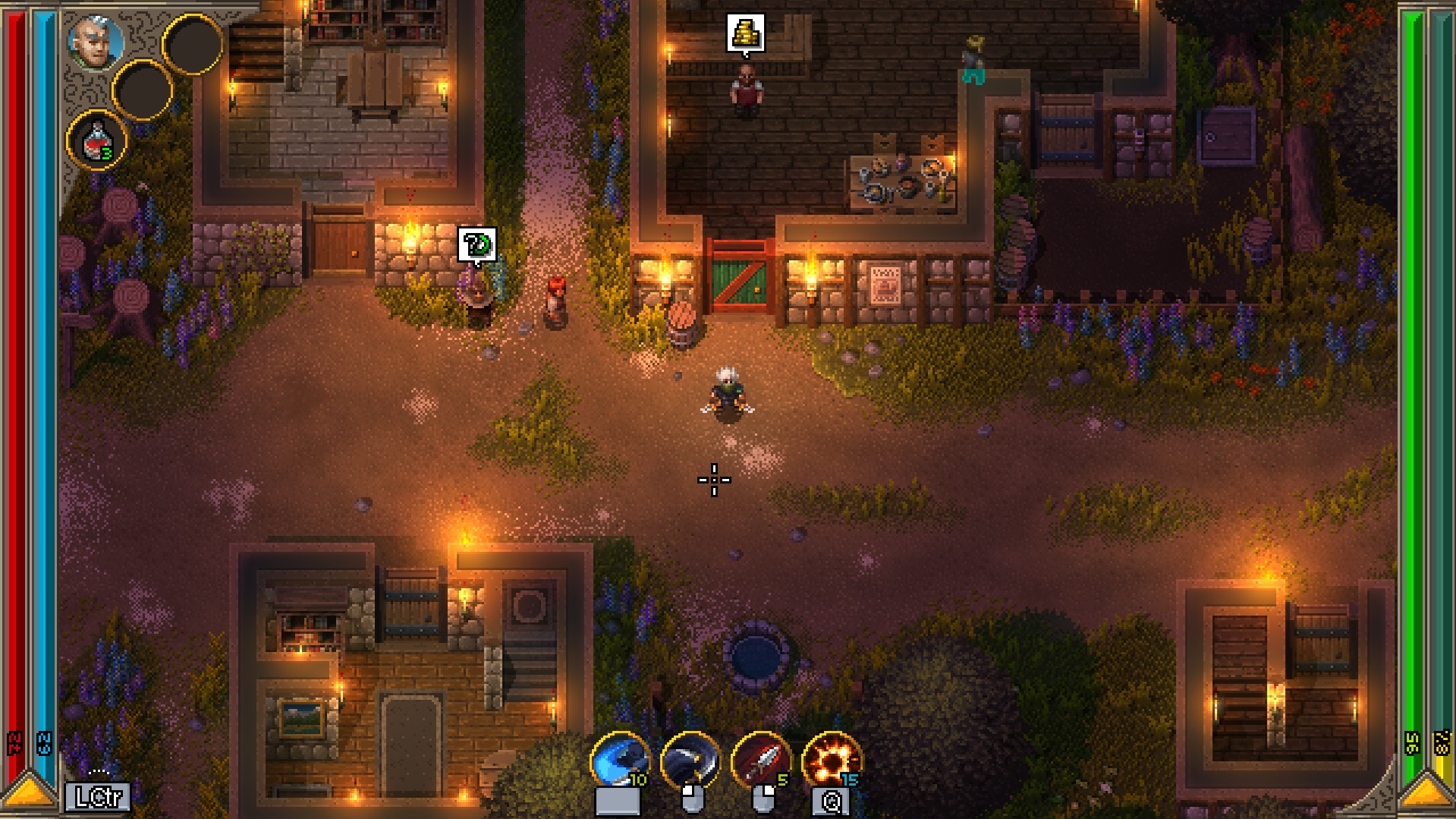
Task: Activate the throwing dagger ability icon
Action: [760, 761]
